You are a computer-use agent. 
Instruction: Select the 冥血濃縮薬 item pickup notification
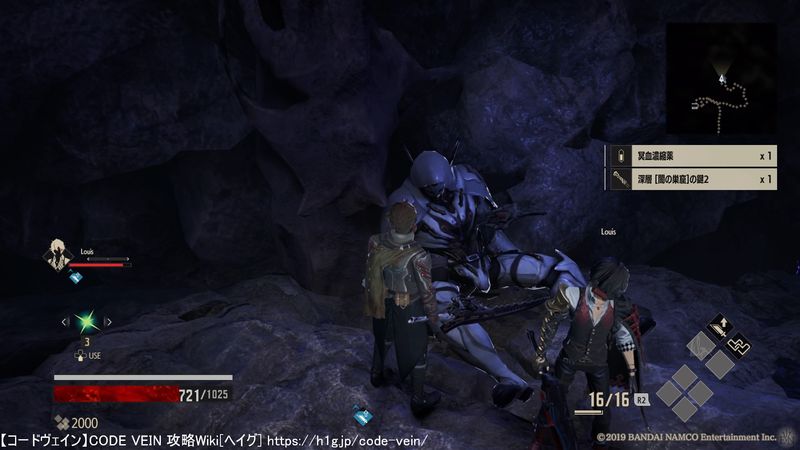pos(690,156)
